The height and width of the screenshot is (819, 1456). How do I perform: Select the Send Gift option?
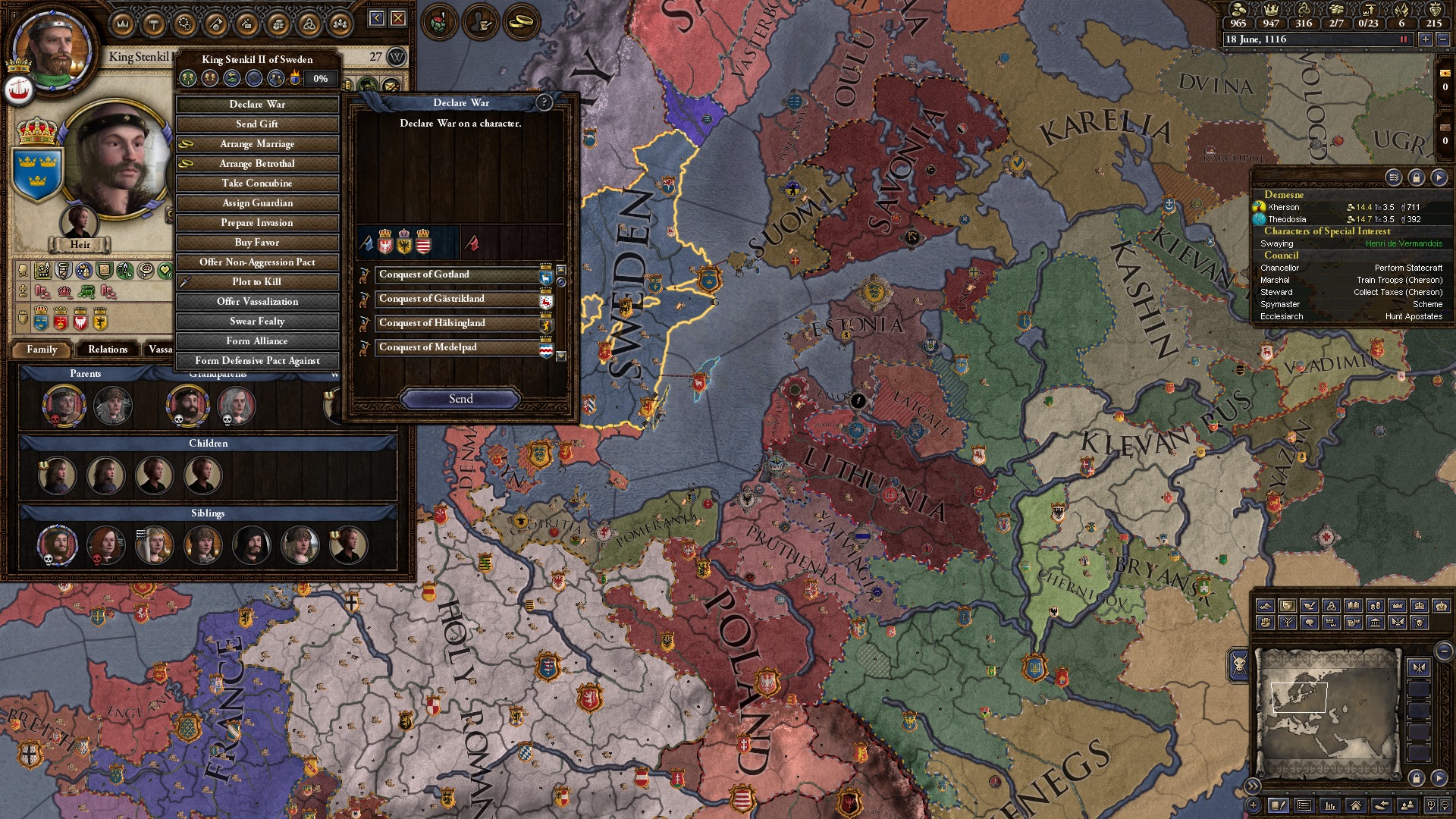tap(257, 124)
